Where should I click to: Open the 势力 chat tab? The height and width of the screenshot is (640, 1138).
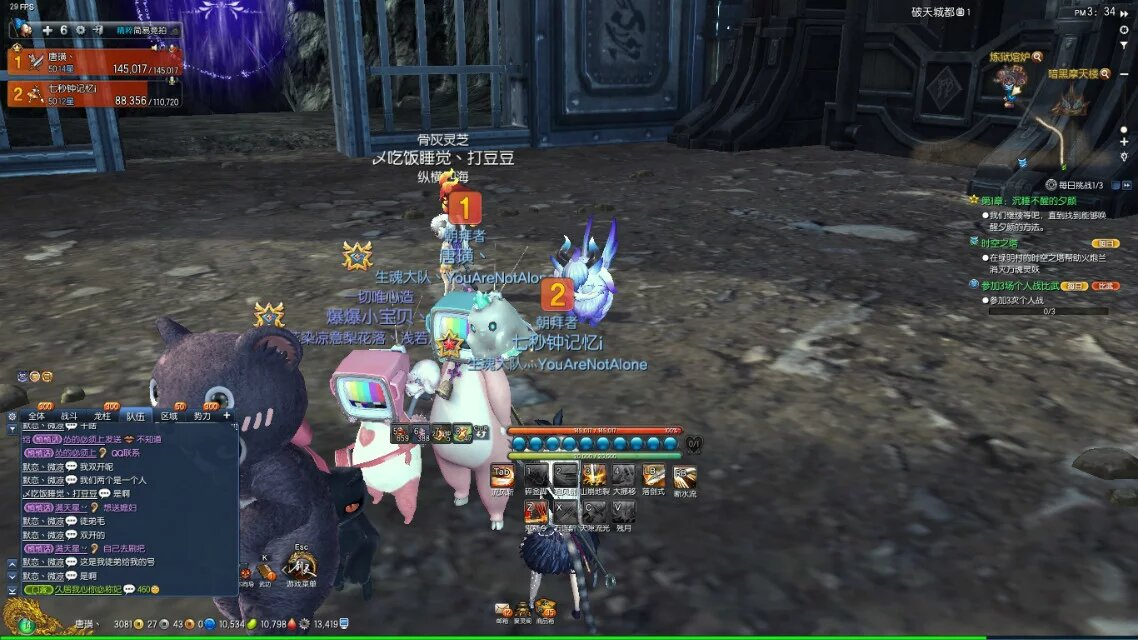coord(201,415)
